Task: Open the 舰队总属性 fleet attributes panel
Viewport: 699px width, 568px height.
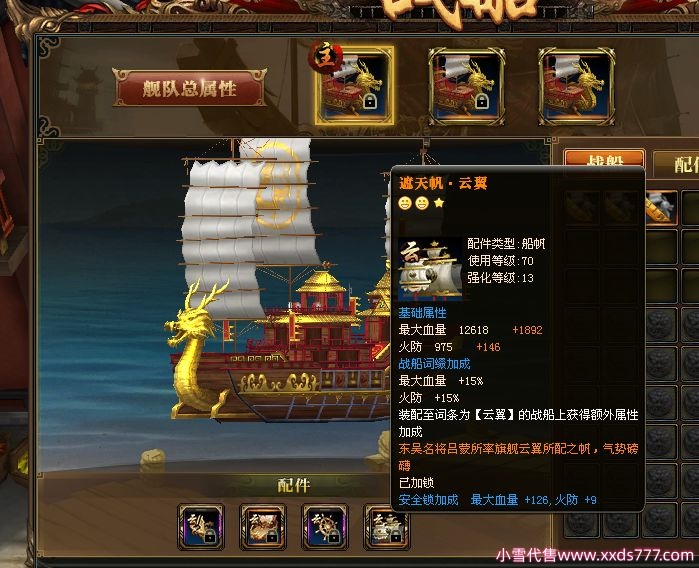Action: click(x=191, y=88)
